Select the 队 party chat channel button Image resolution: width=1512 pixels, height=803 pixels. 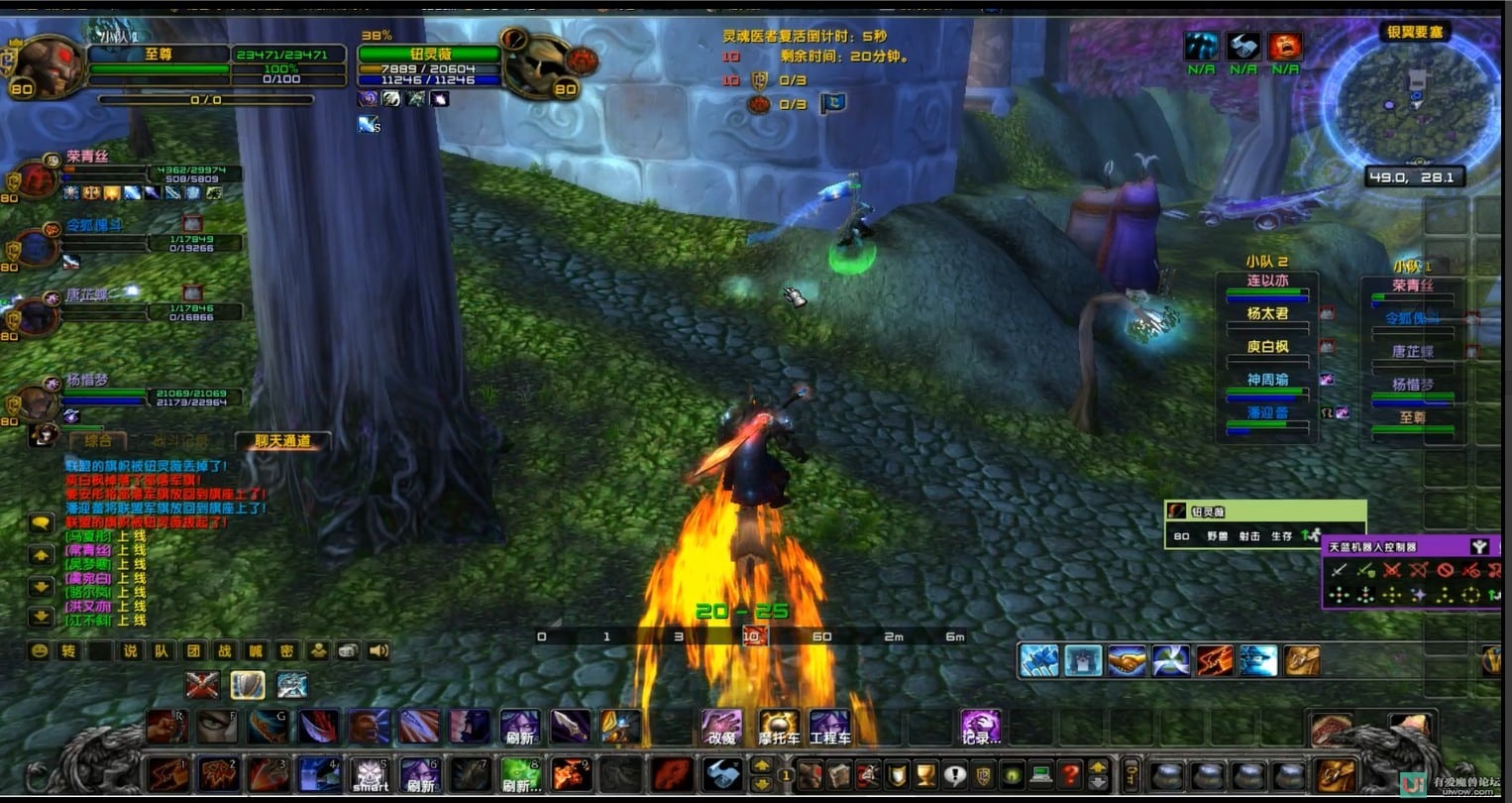[162, 651]
